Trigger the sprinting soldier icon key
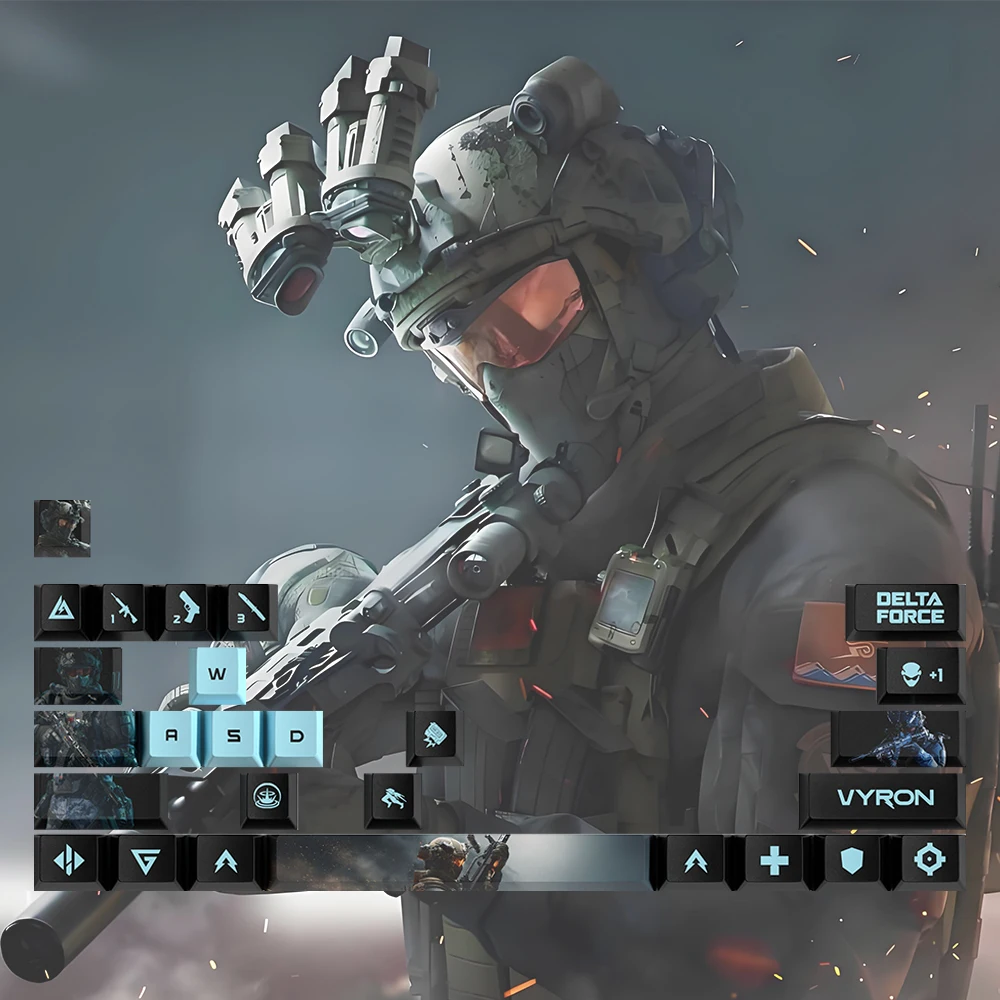Screen dimensions: 1000x1000 coord(391,798)
